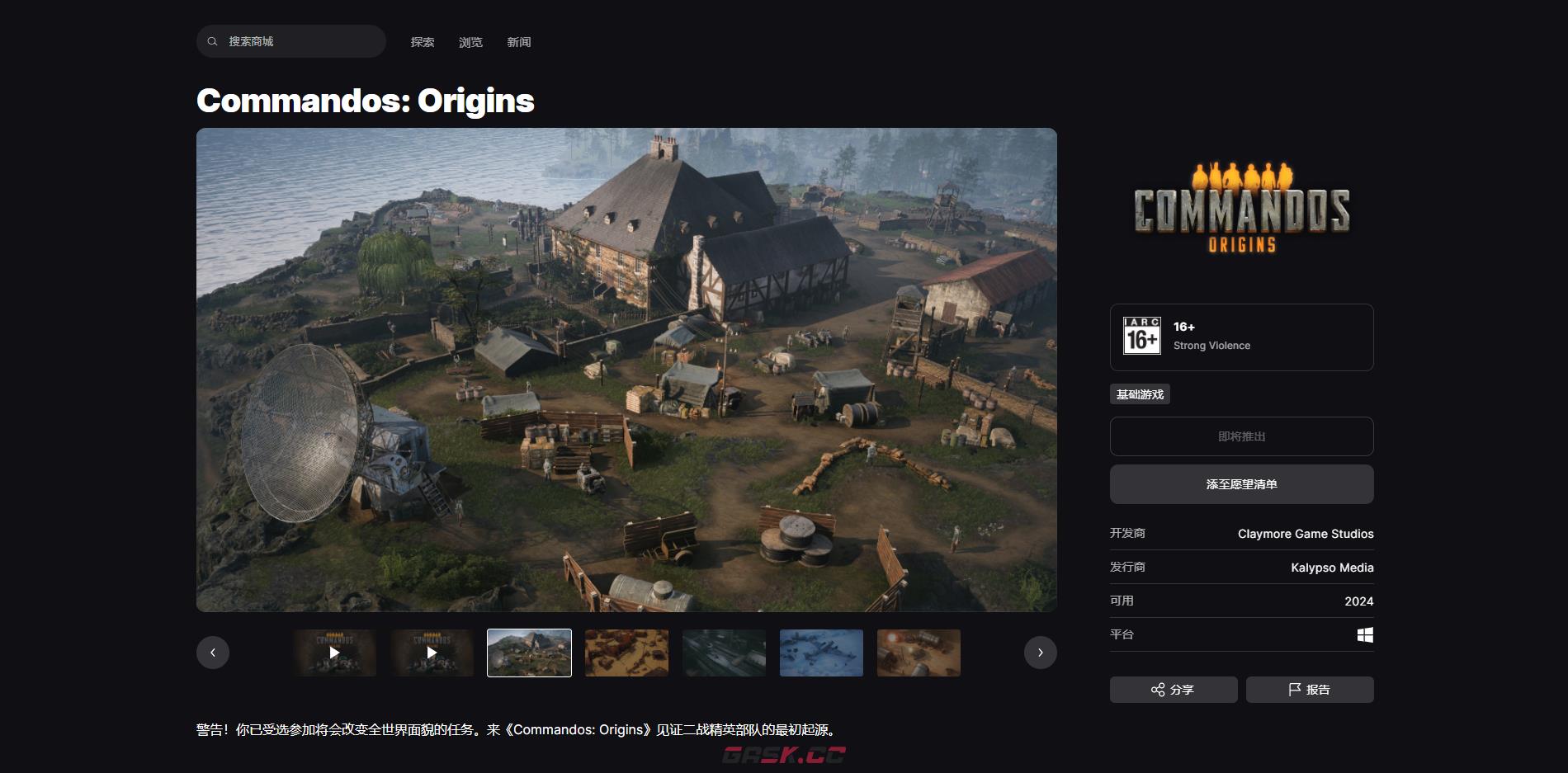Image resolution: width=1568 pixels, height=773 pixels.
Task: Show next media with right arrow
Action: coord(1040,653)
